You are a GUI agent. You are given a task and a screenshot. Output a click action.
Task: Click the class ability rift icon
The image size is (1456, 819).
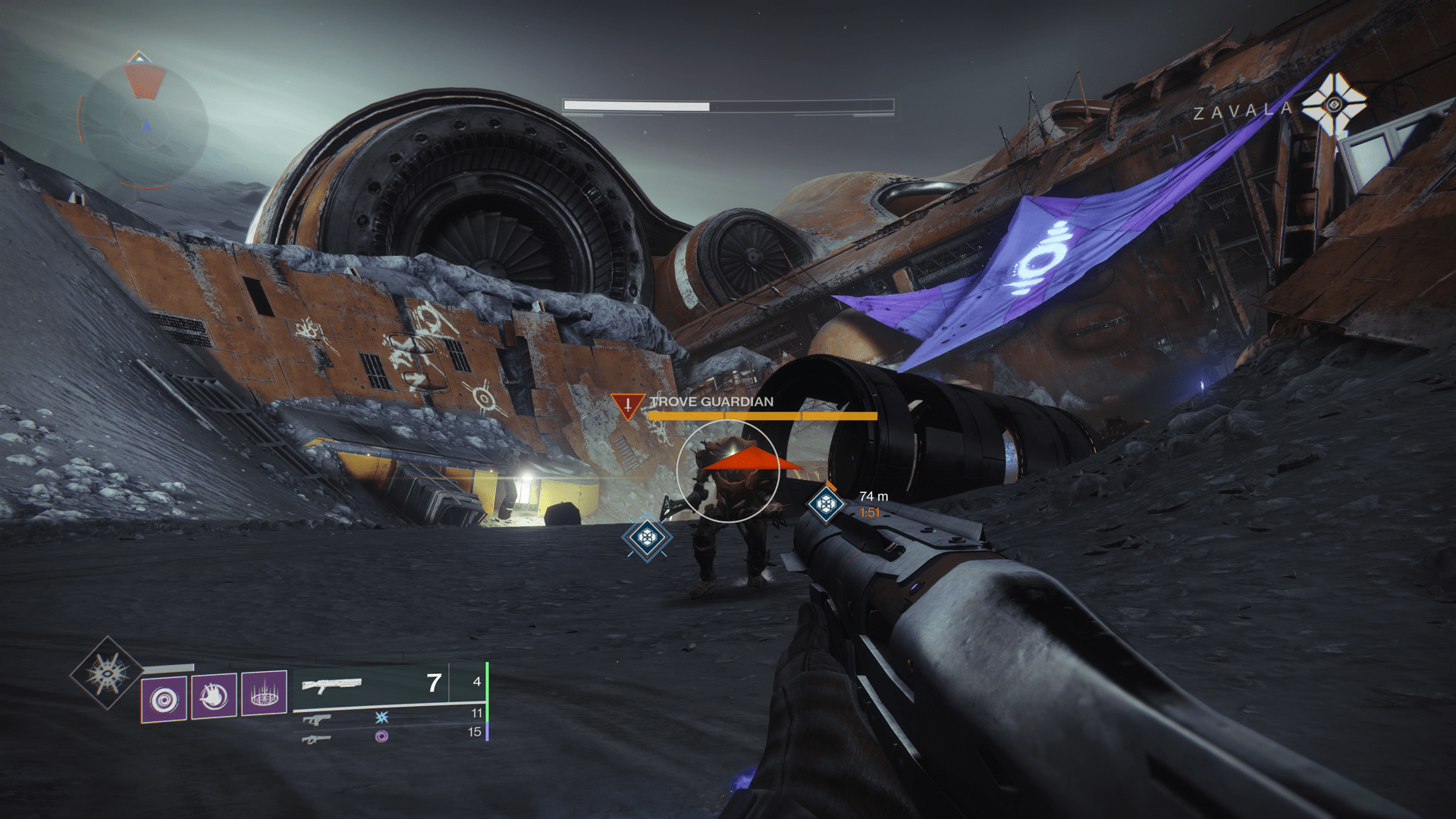[x=262, y=692]
